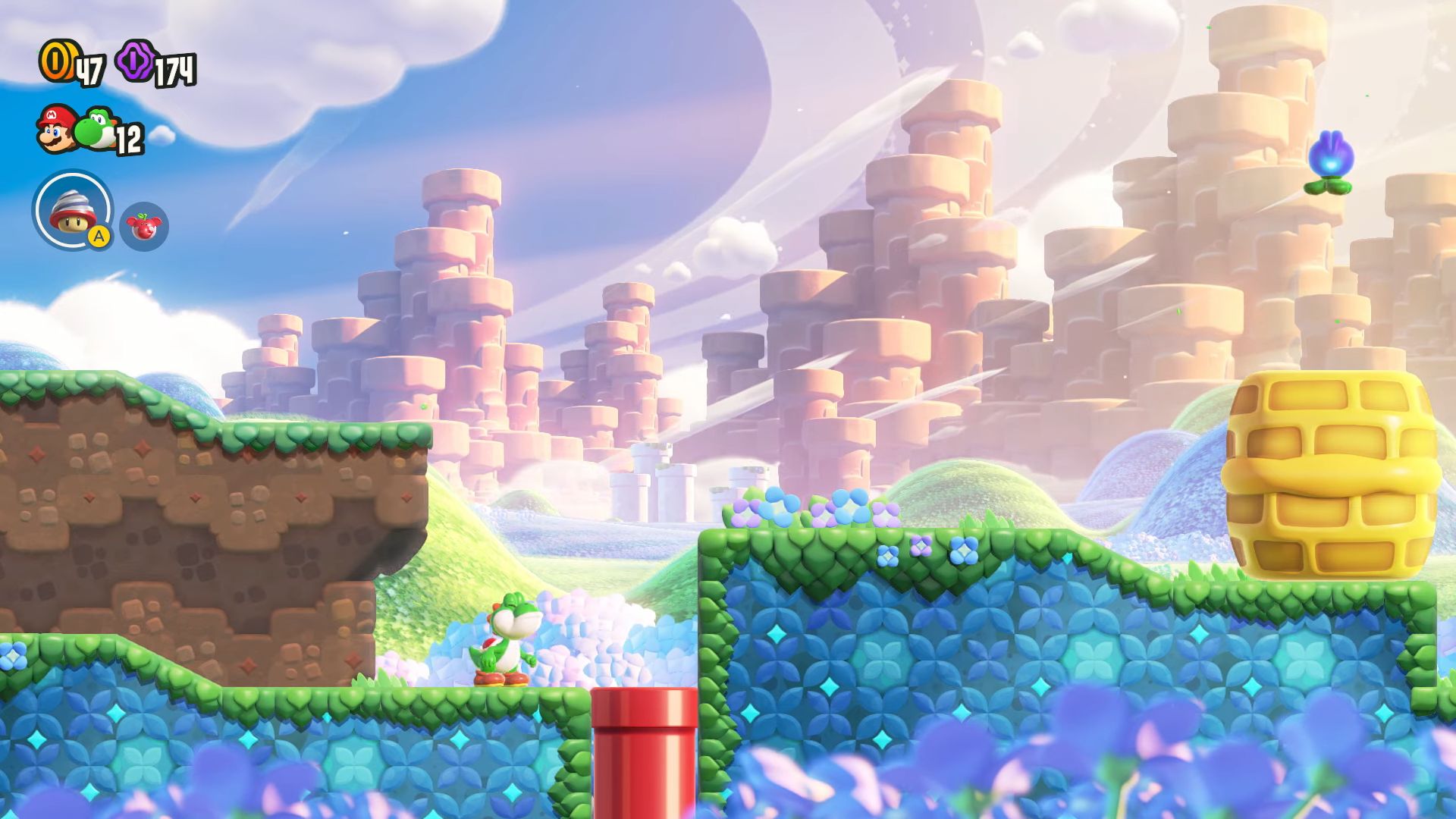Open the red warp pipe entrance
The height and width of the screenshot is (819, 1456).
click(645, 747)
